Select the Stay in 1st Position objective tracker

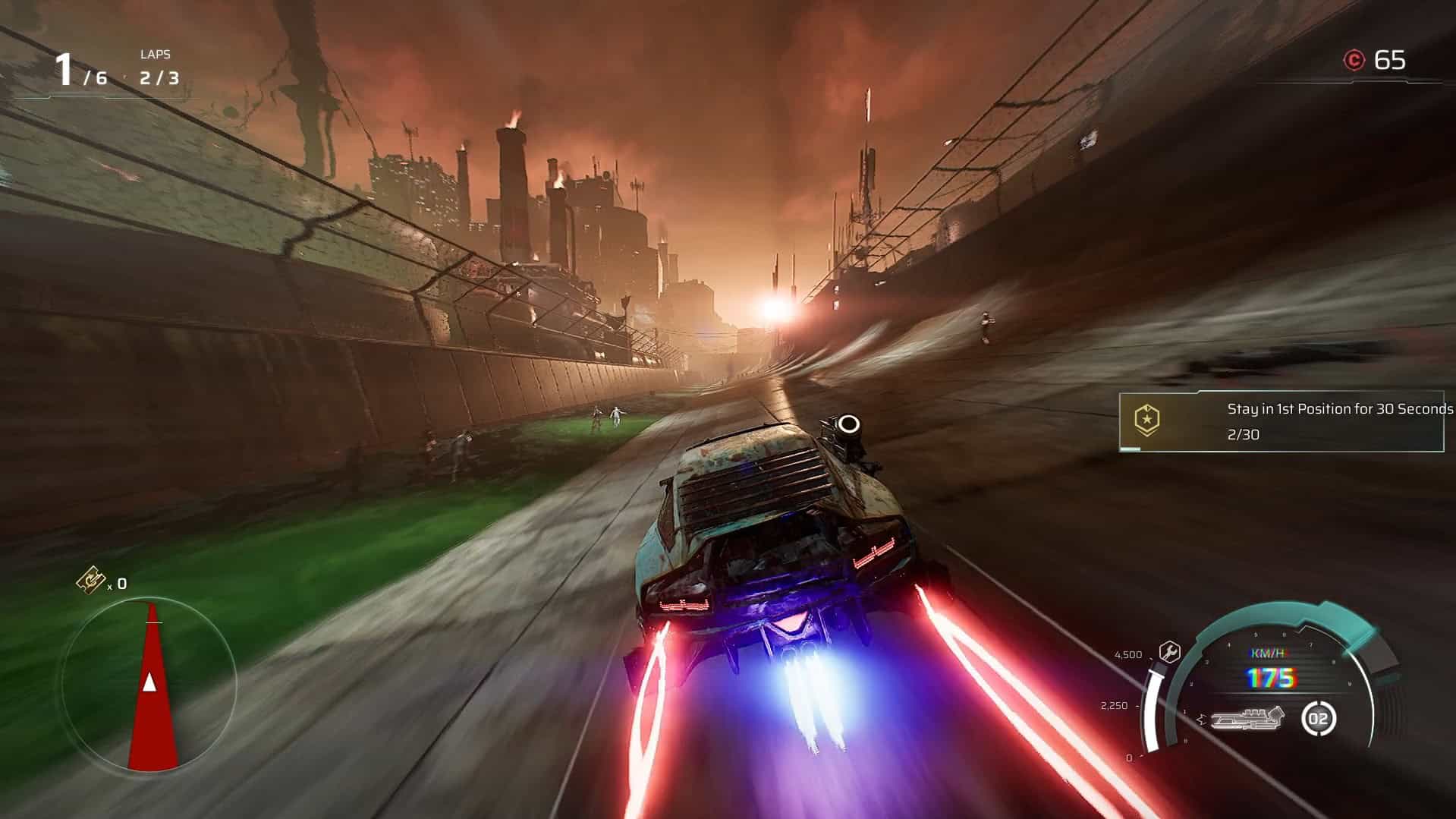[1282, 422]
